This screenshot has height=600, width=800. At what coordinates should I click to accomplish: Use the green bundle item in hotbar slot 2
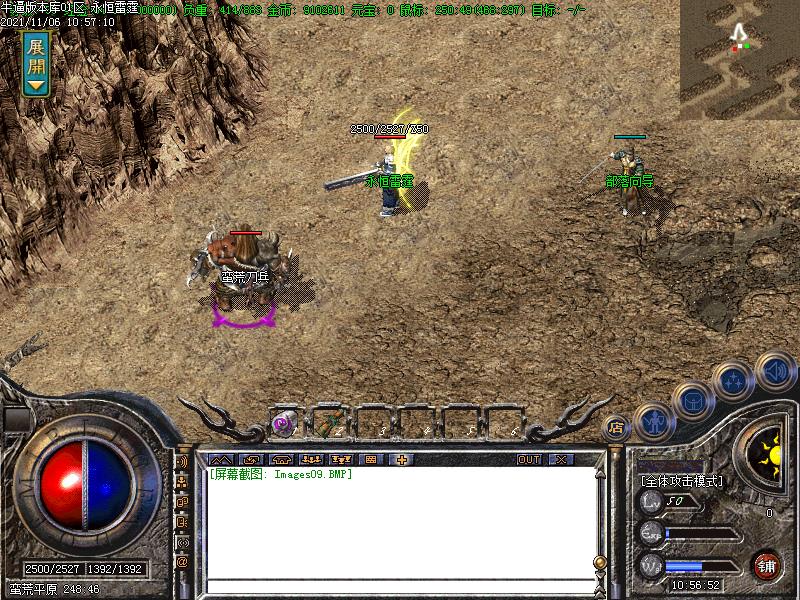pyautogui.click(x=328, y=424)
